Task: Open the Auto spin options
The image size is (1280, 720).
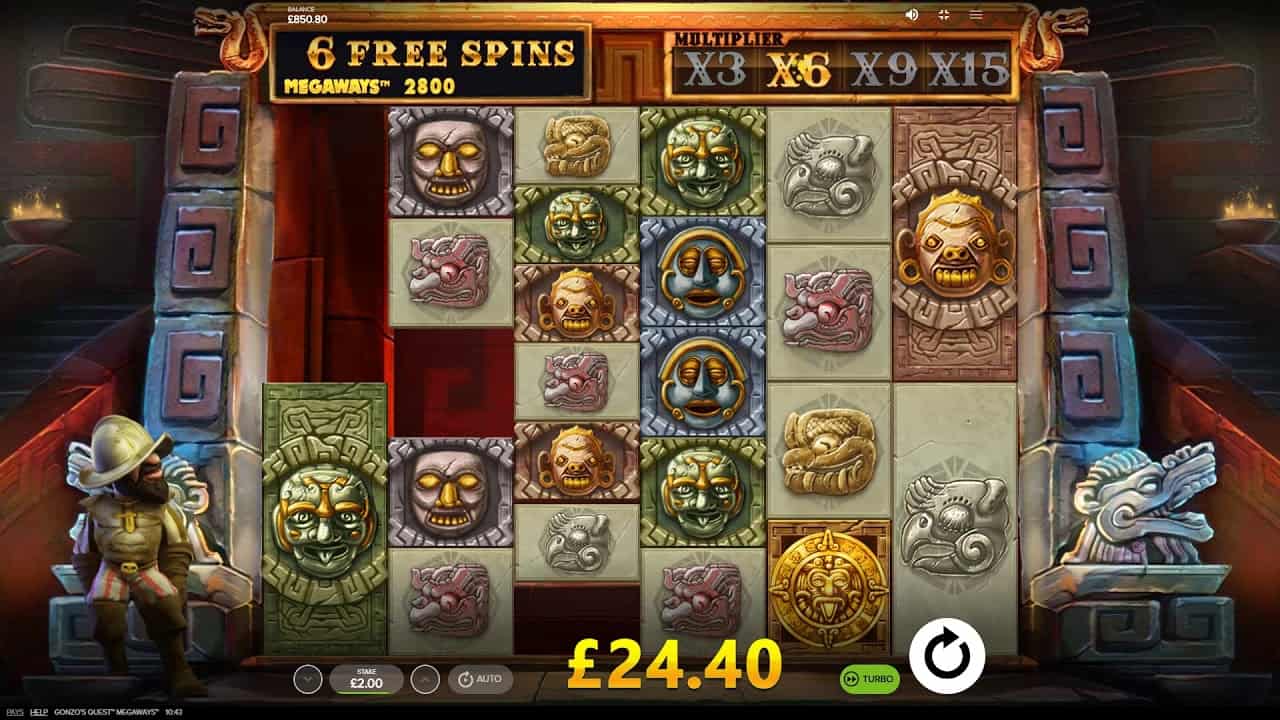Action: (x=480, y=679)
